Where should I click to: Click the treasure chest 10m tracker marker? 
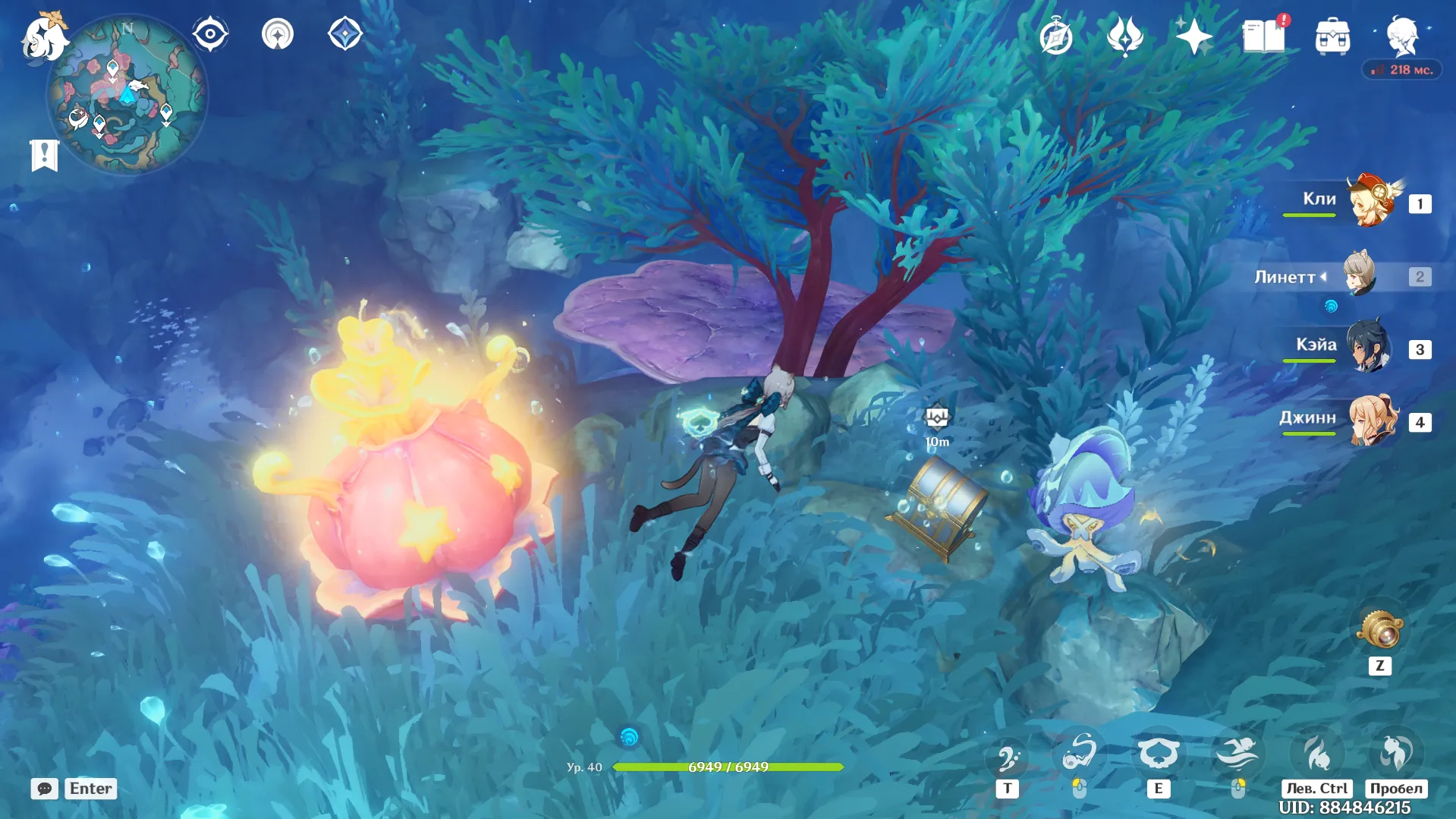(x=937, y=418)
